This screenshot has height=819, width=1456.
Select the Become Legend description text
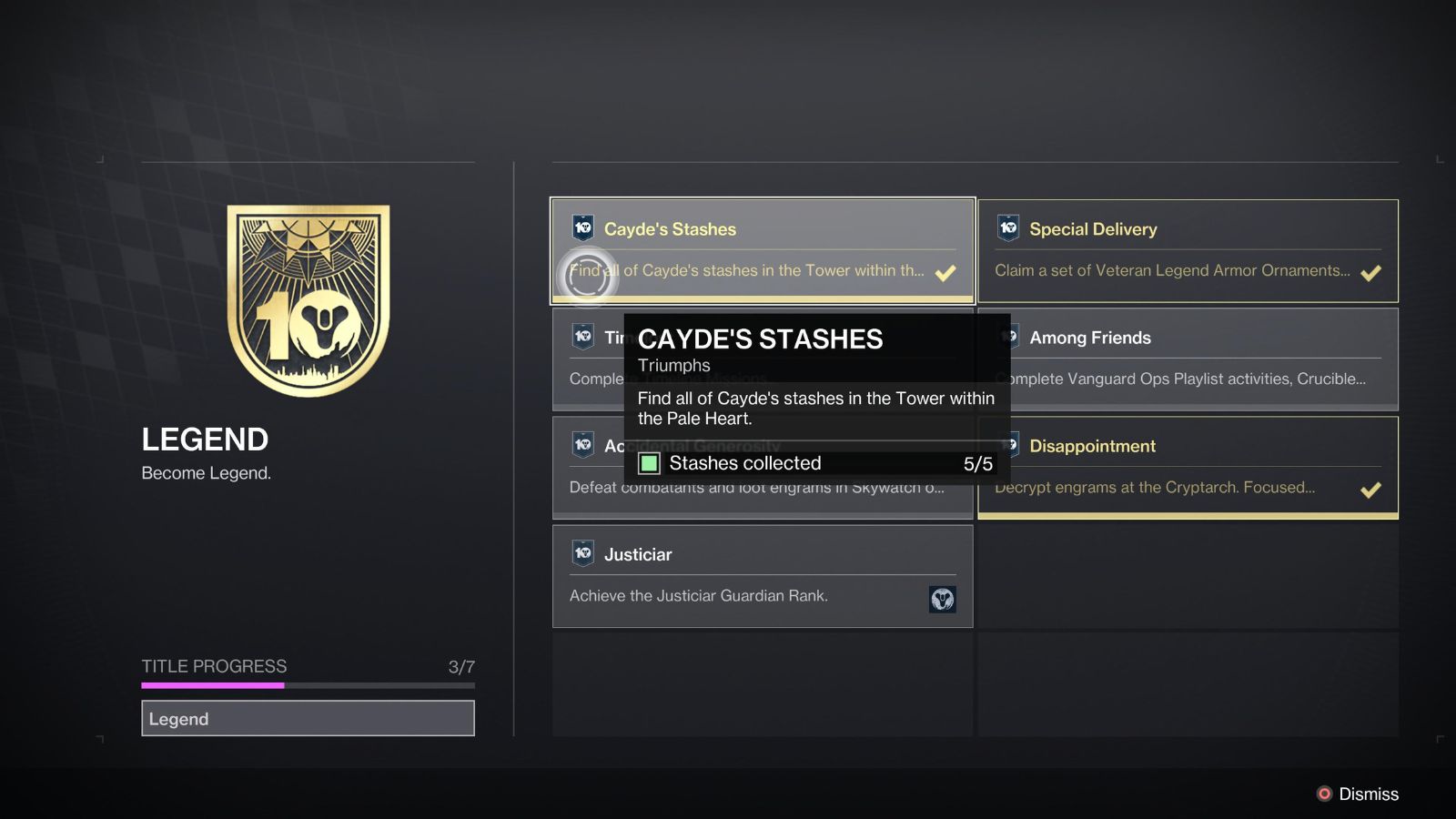[205, 473]
